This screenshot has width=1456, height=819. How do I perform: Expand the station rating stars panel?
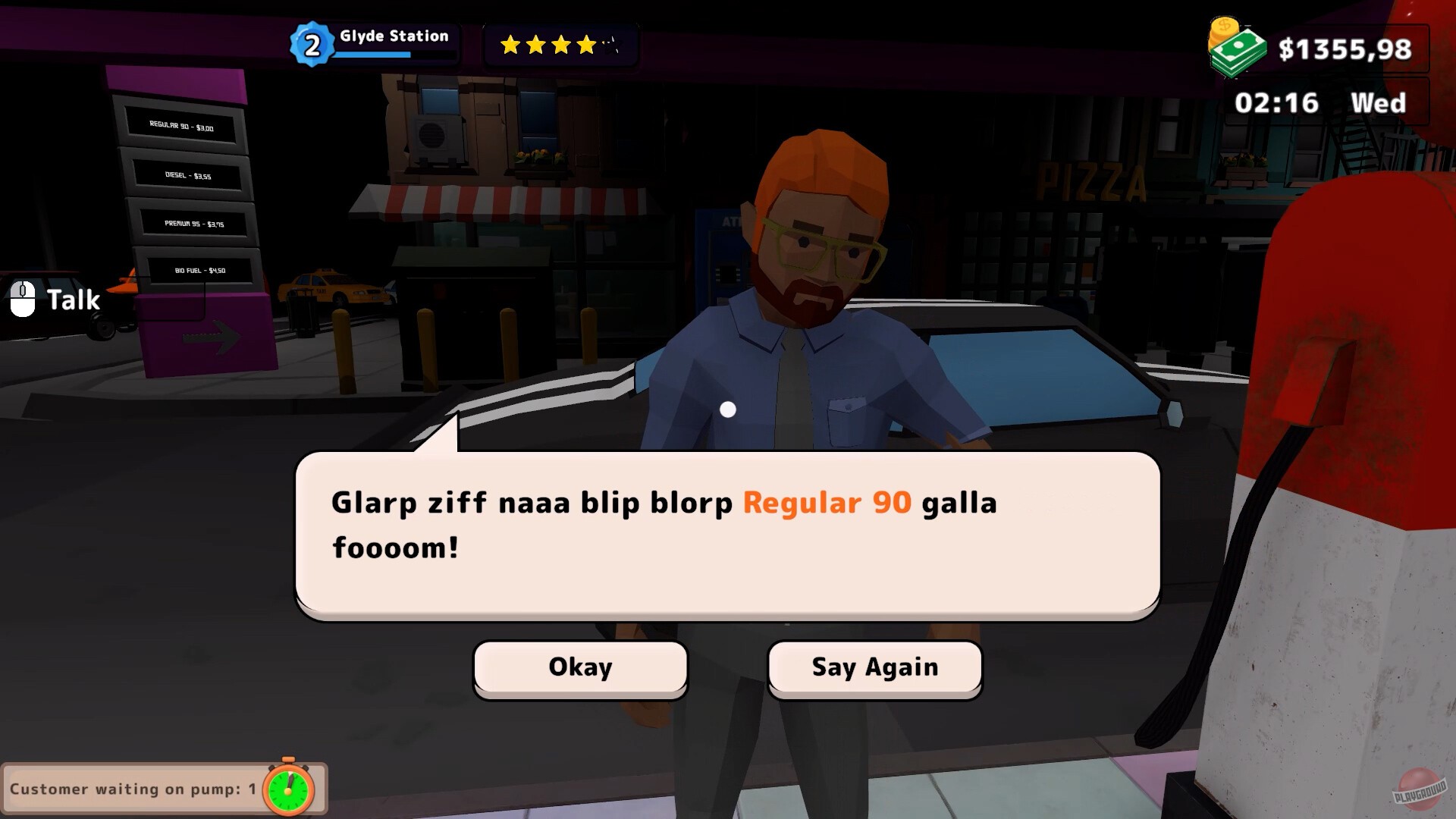click(561, 45)
